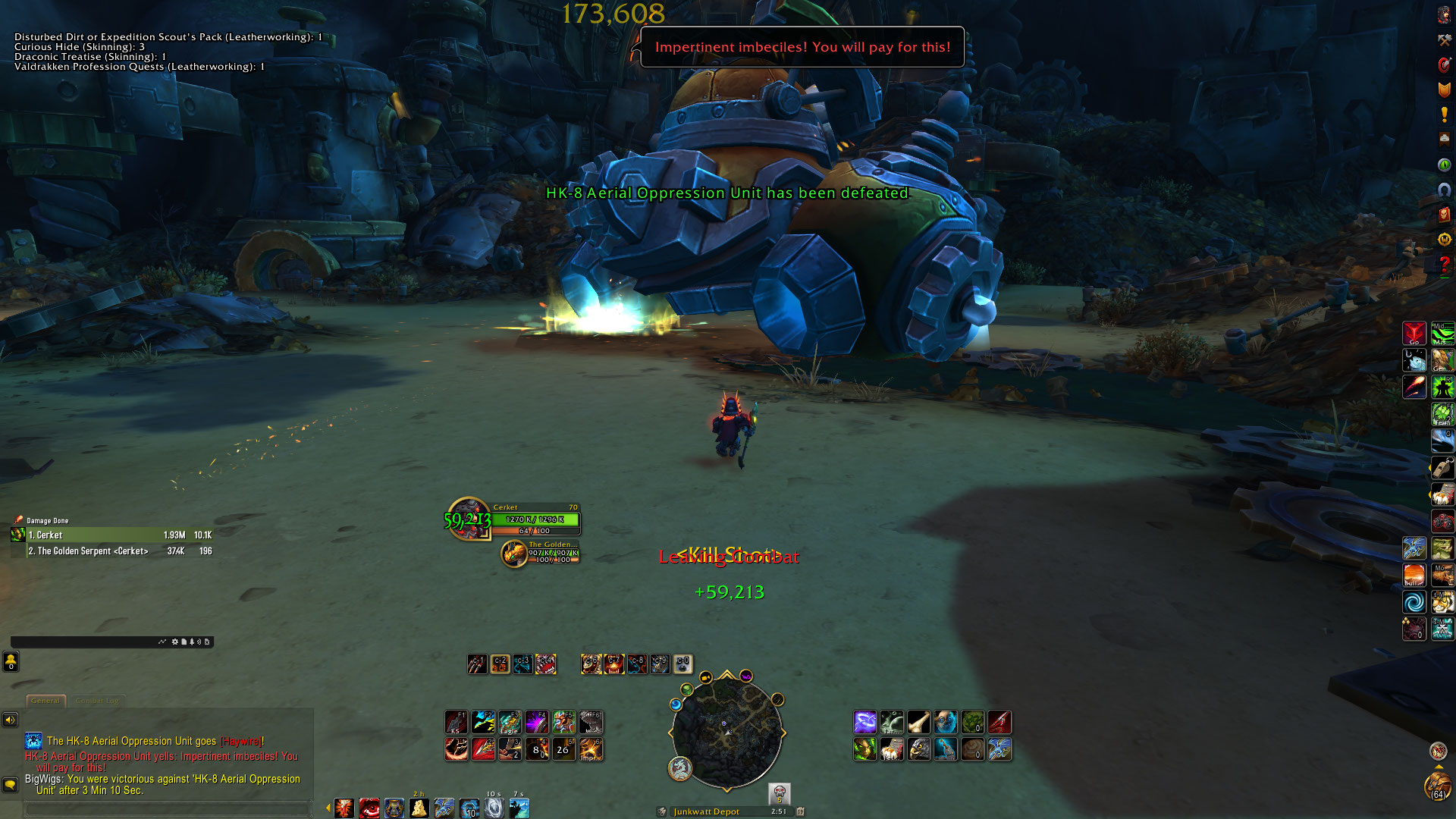Screen dimensions: 1456x819
Task: Open the minimap in the bottom center
Action: [x=726, y=731]
